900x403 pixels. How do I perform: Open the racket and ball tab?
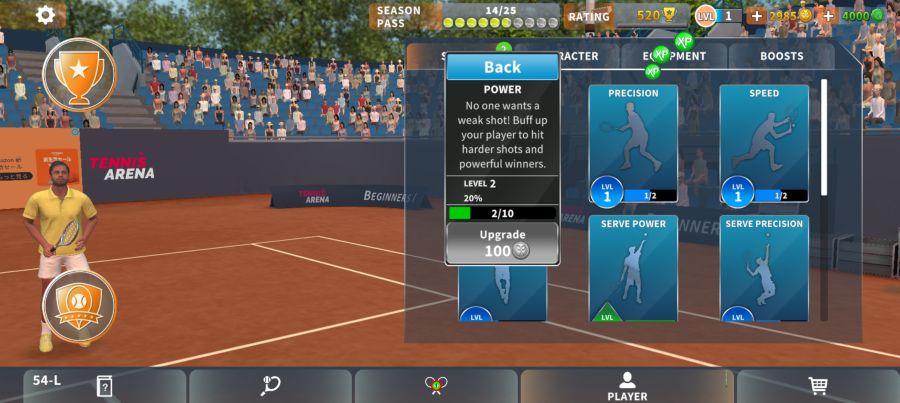pos(270,386)
